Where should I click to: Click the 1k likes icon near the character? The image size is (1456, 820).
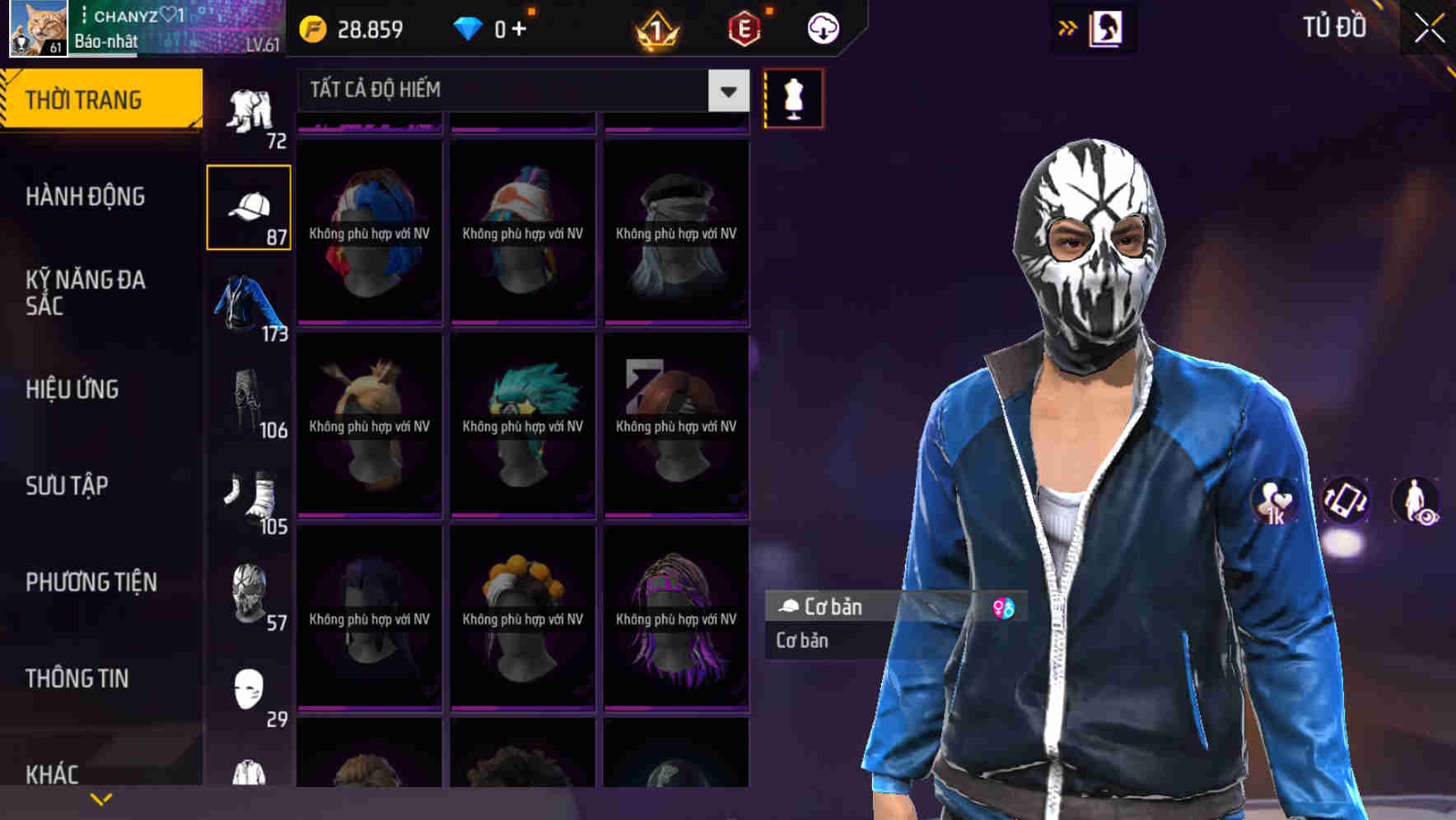coord(1272,502)
